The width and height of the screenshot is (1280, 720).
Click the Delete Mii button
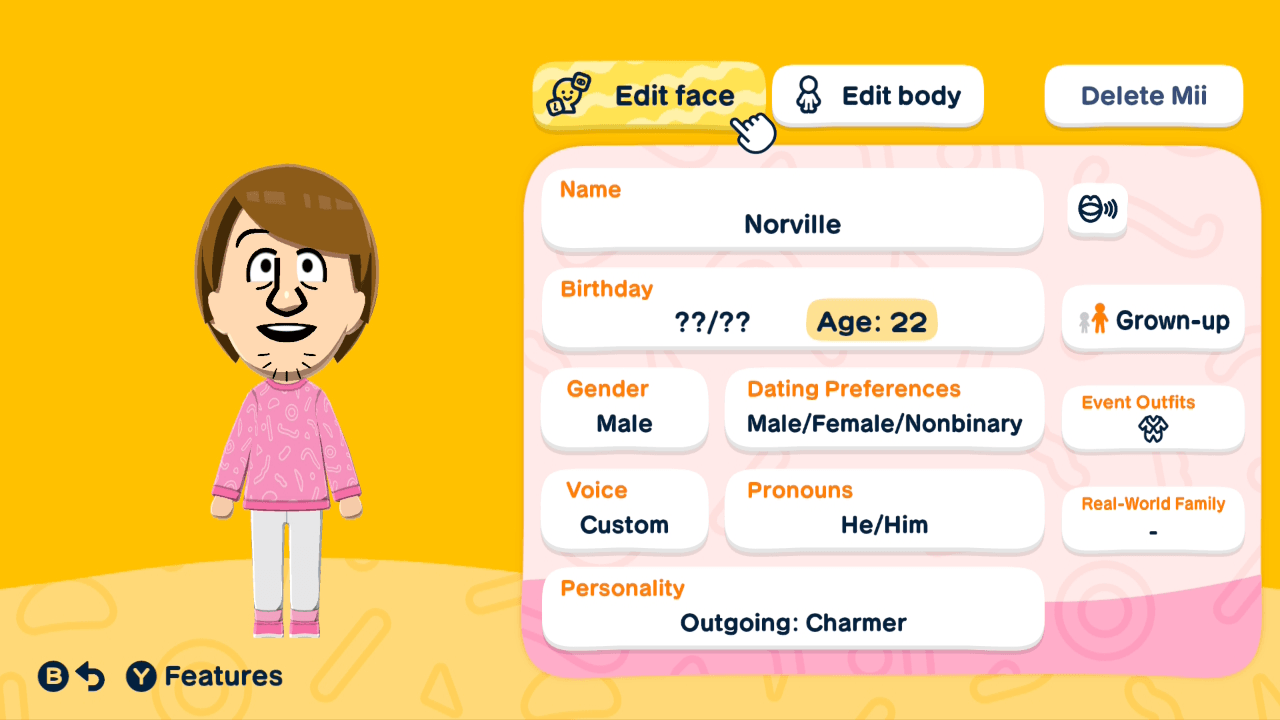click(x=1143, y=95)
